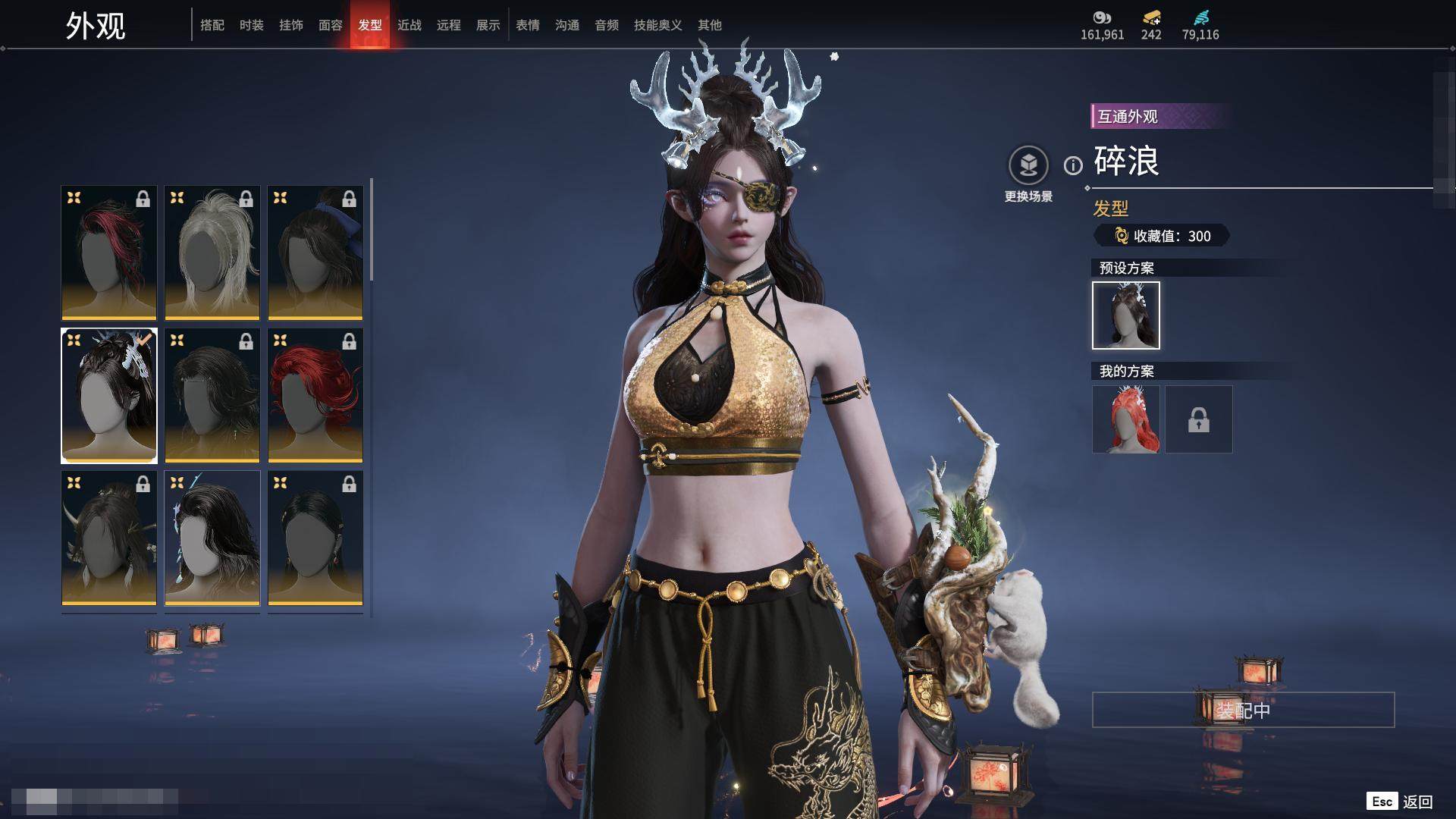Open the info icon beside 碎浪

[1073, 165]
